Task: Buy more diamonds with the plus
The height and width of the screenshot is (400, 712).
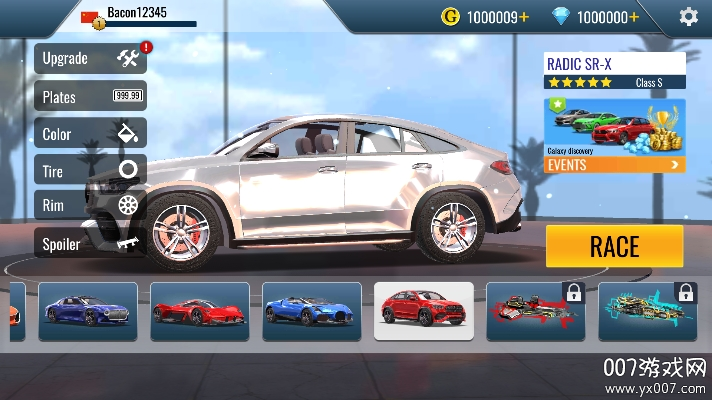Action: pyautogui.click(x=633, y=17)
